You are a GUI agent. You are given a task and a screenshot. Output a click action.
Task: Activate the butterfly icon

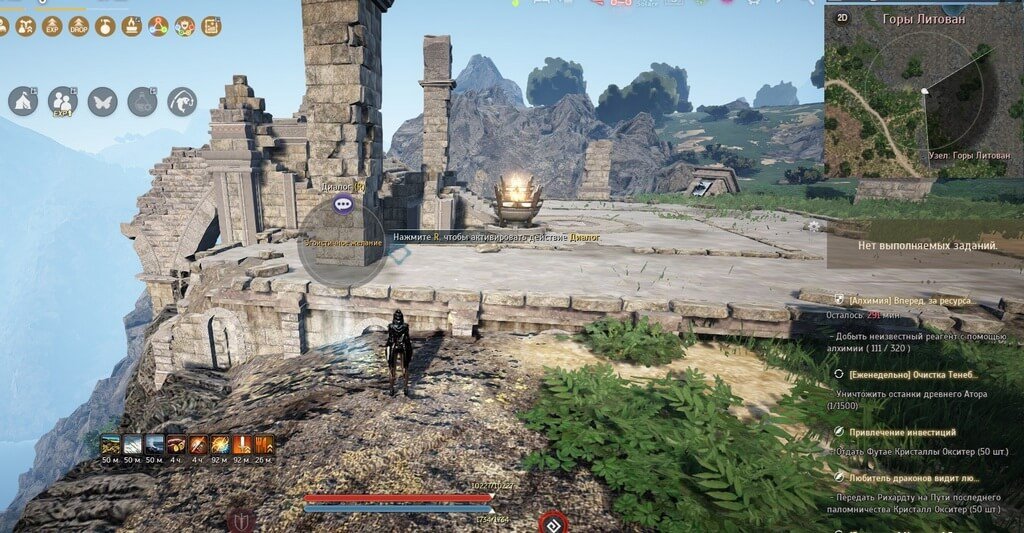[102, 101]
